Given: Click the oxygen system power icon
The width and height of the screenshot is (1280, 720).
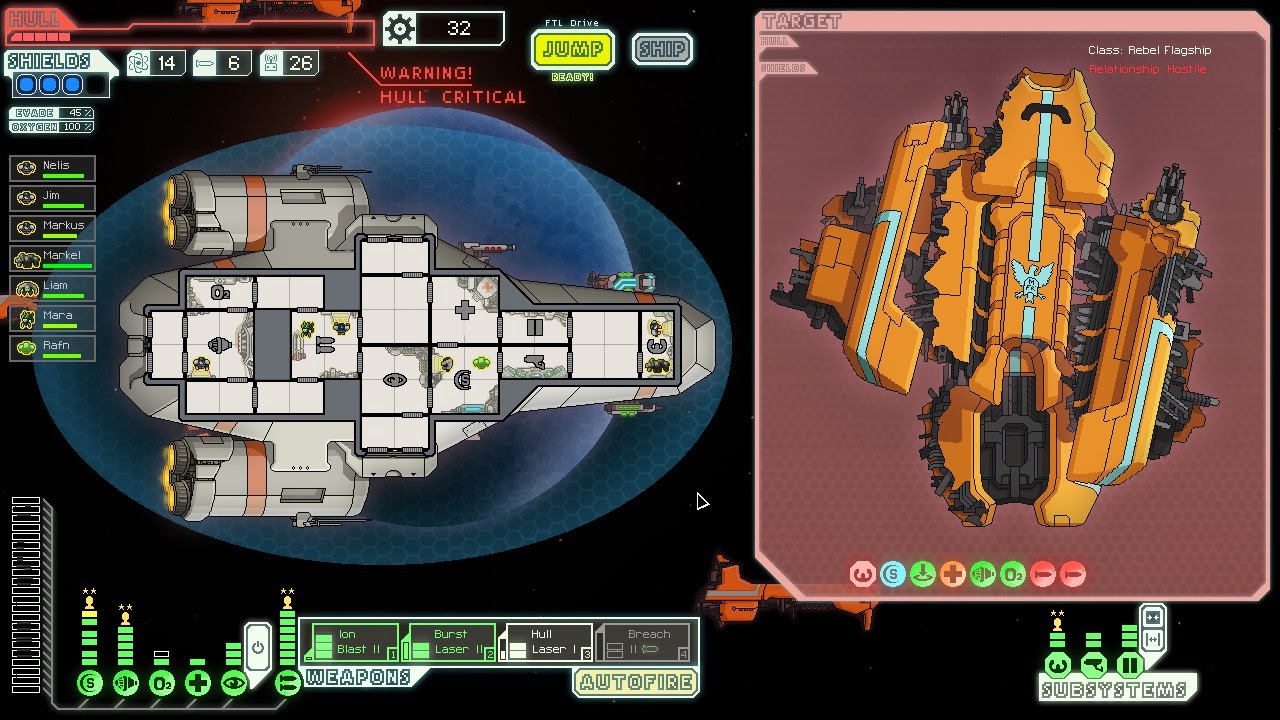Looking at the screenshot, I should [162, 684].
